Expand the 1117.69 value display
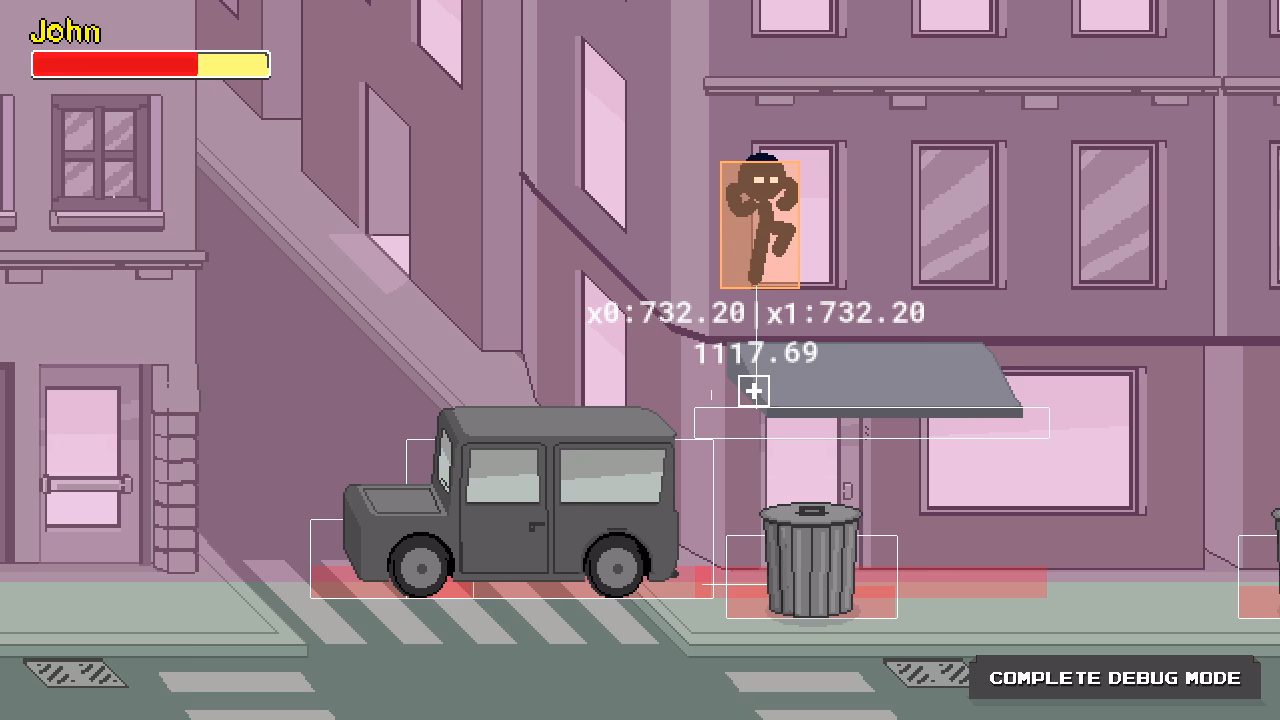The height and width of the screenshot is (720, 1280). pos(755,352)
